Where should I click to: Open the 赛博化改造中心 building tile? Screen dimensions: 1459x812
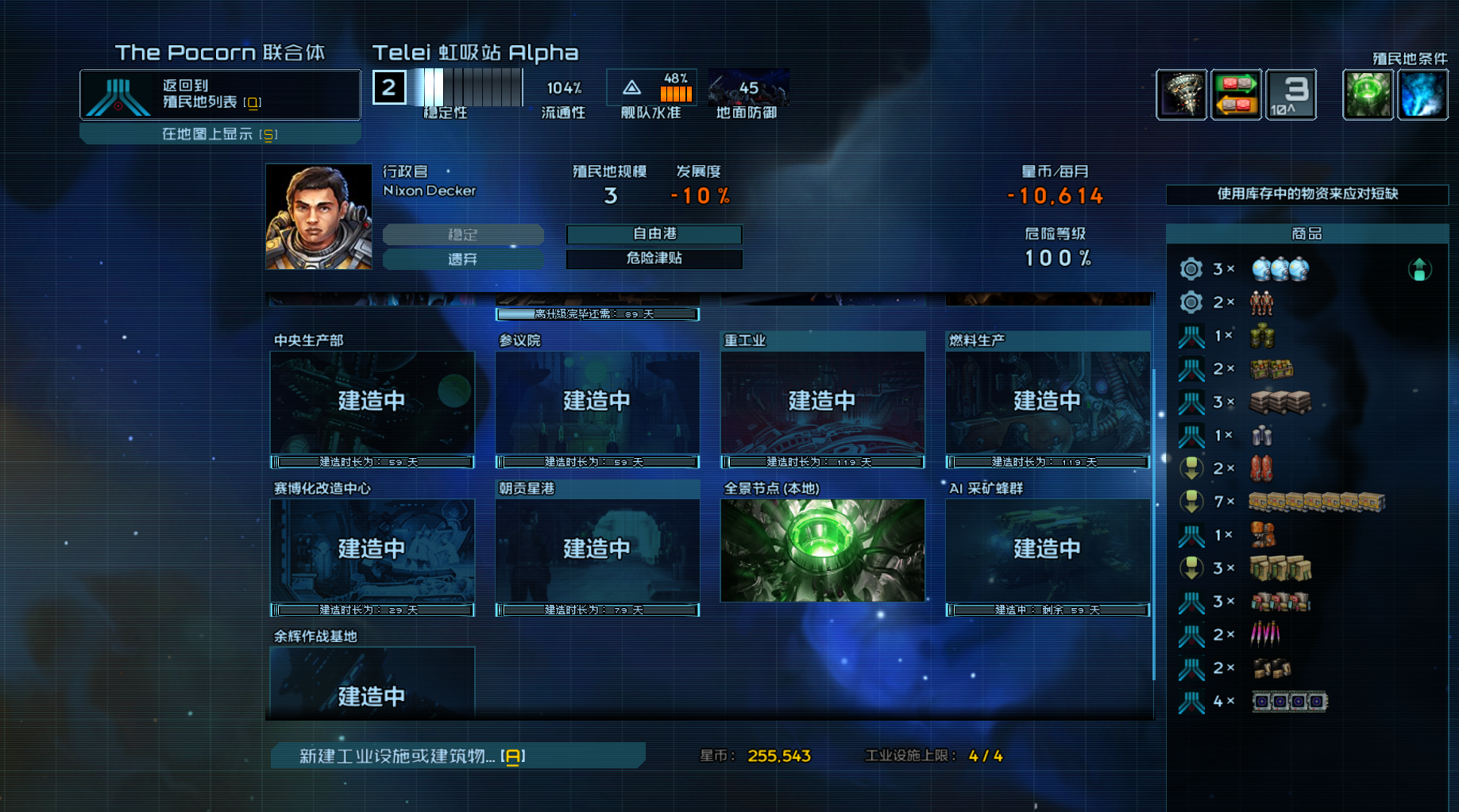pyautogui.click(x=372, y=550)
